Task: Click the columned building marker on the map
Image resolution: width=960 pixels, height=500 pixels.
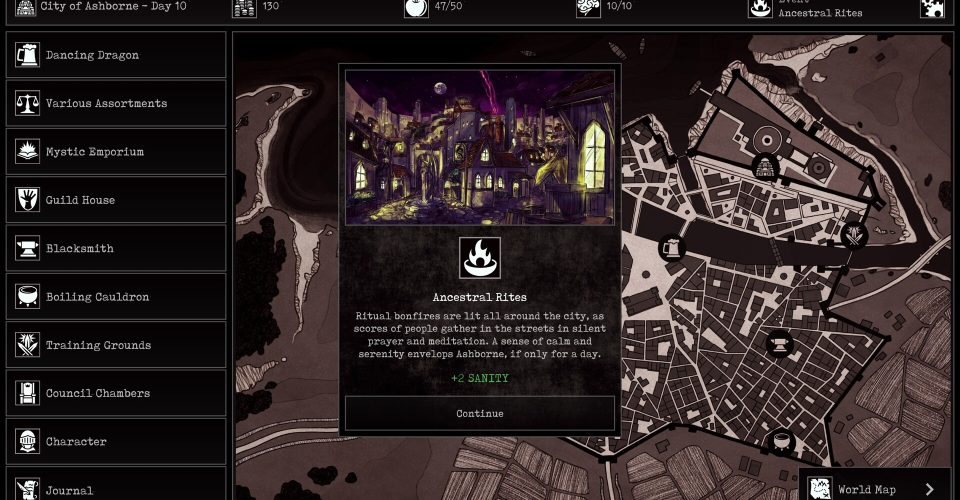Action: pos(766,167)
